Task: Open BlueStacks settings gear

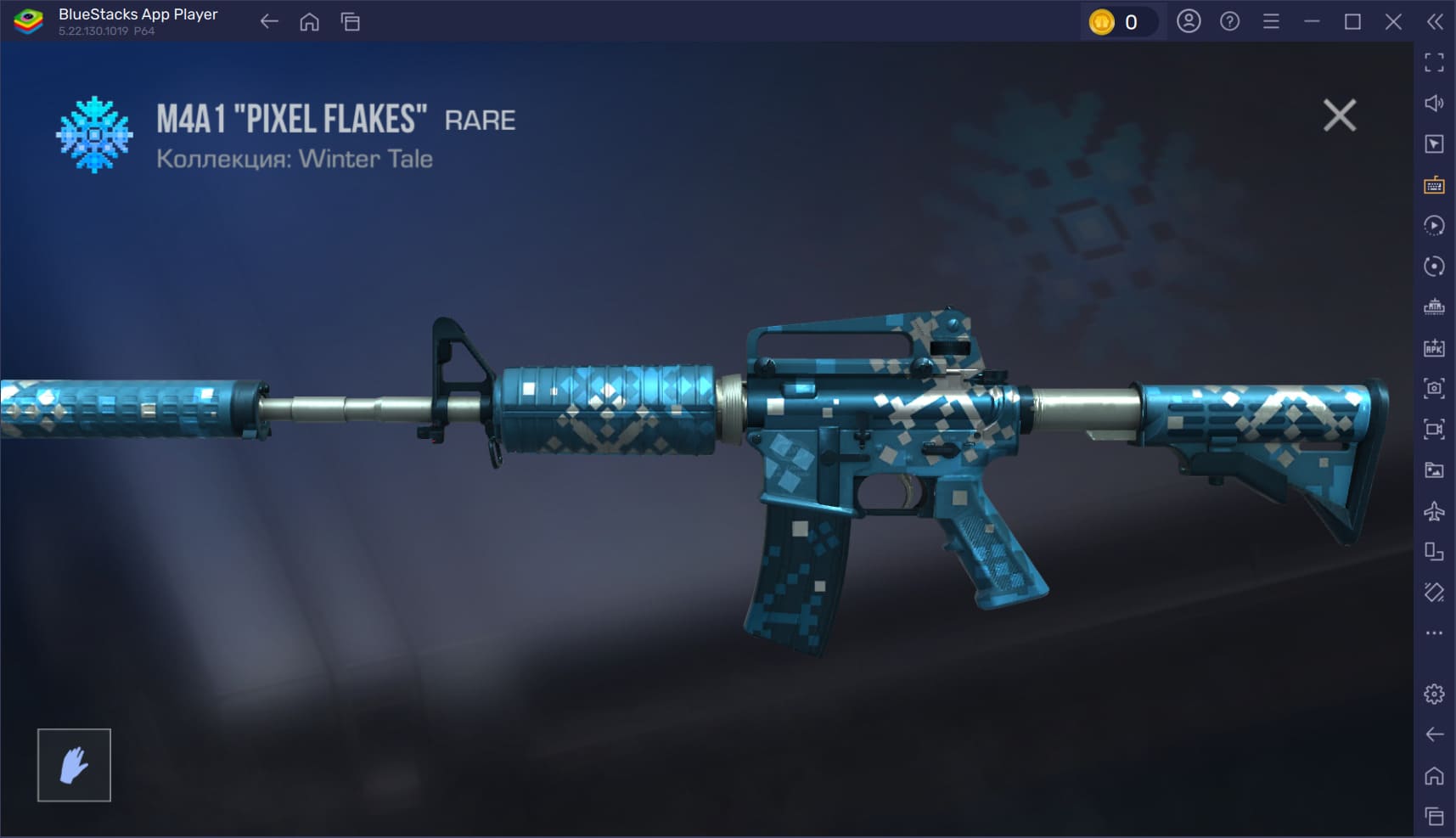Action: tap(1434, 694)
